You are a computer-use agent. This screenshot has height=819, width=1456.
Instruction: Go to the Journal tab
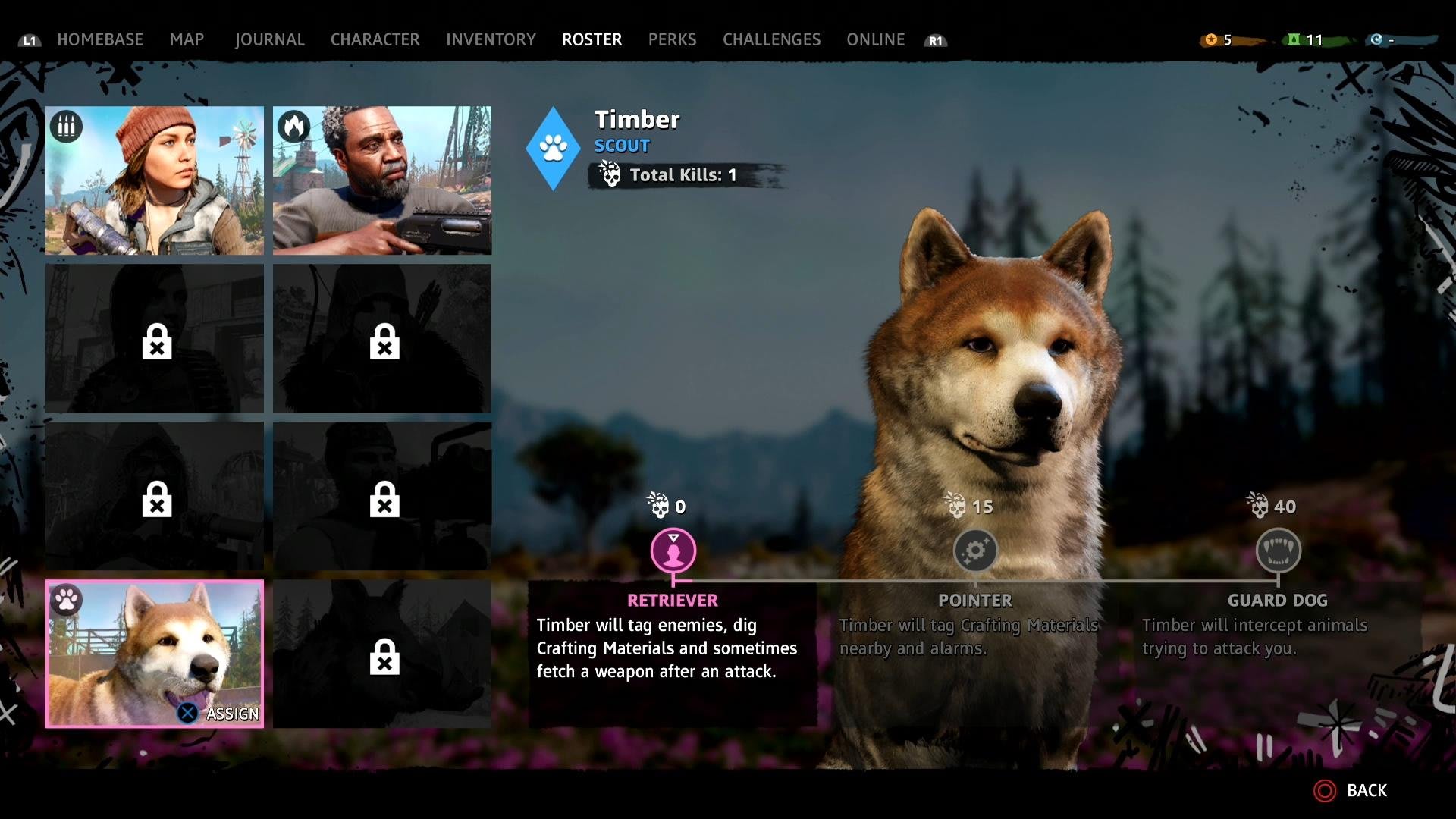coord(269,39)
